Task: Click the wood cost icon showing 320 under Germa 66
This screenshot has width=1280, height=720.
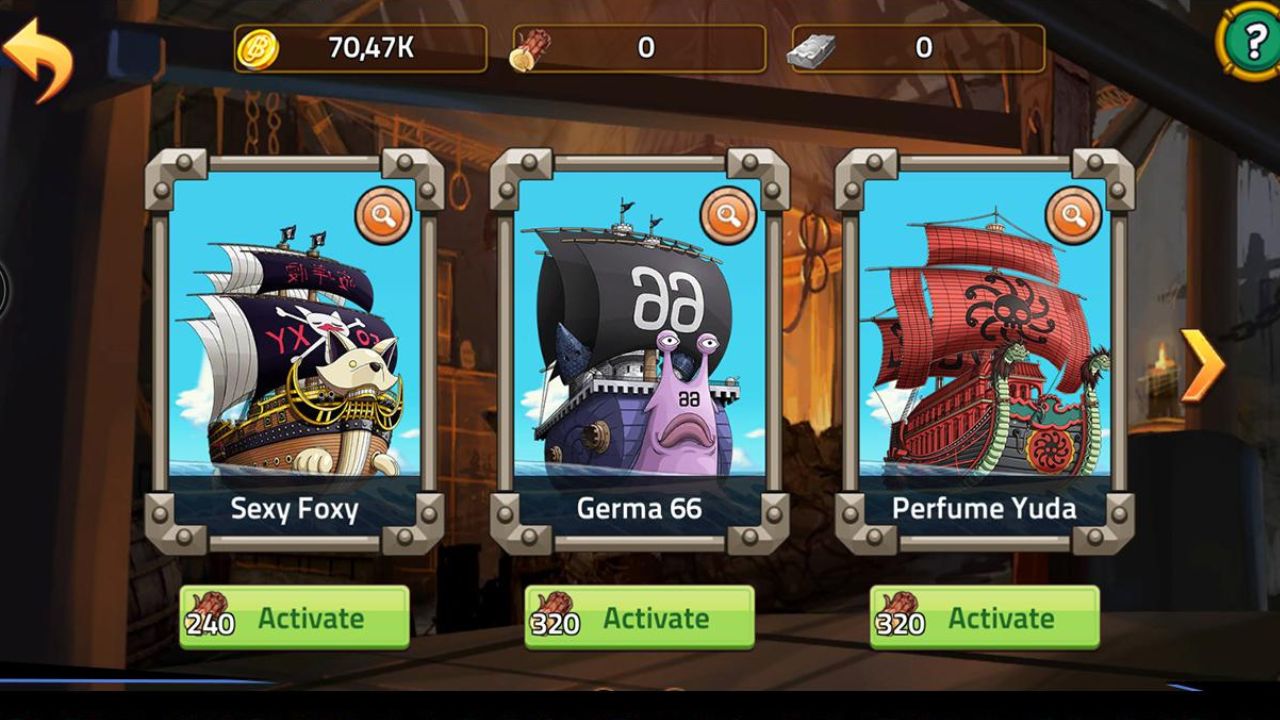Action: pos(552,610)
